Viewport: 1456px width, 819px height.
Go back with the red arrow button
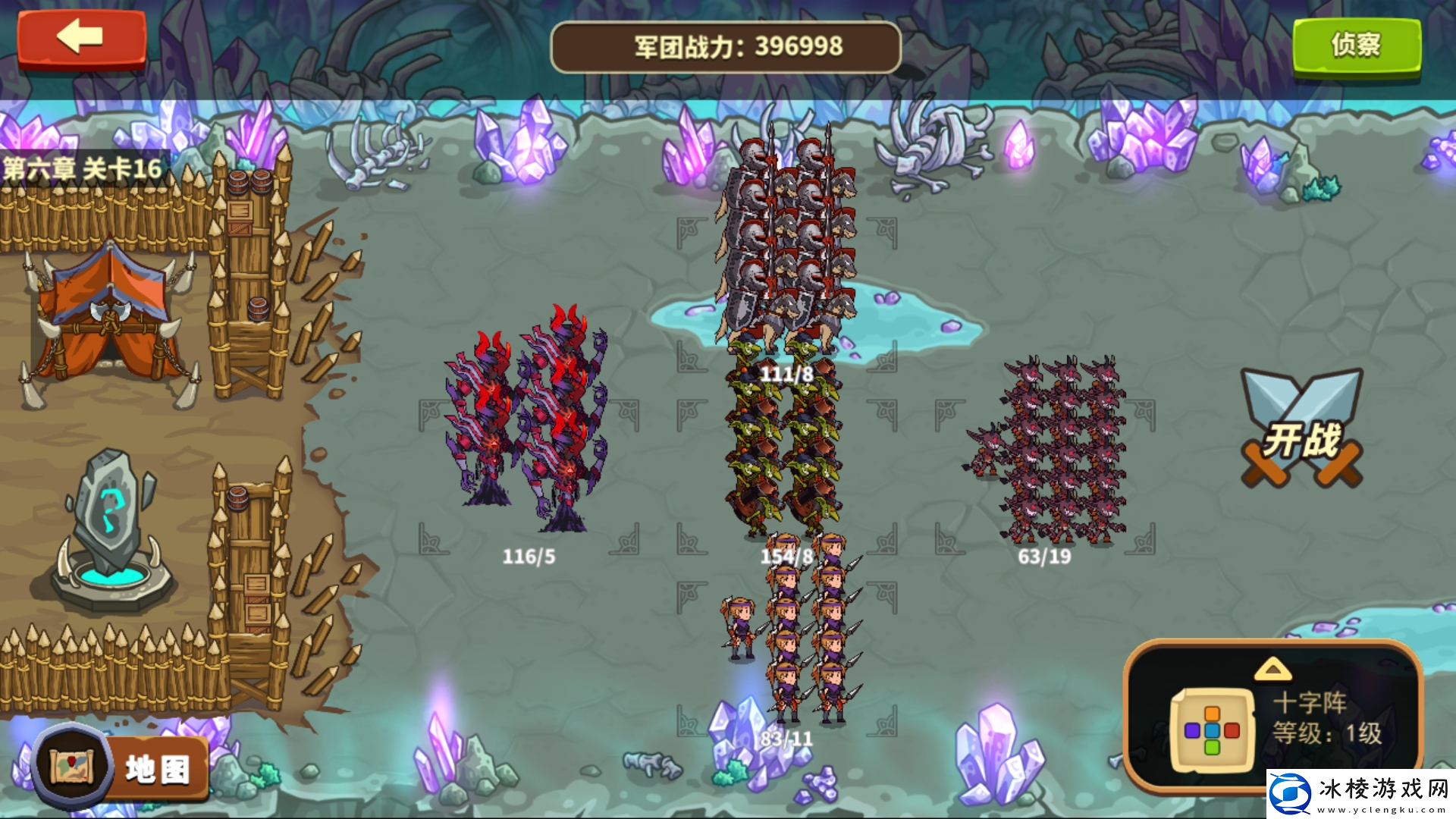point(81,38)
